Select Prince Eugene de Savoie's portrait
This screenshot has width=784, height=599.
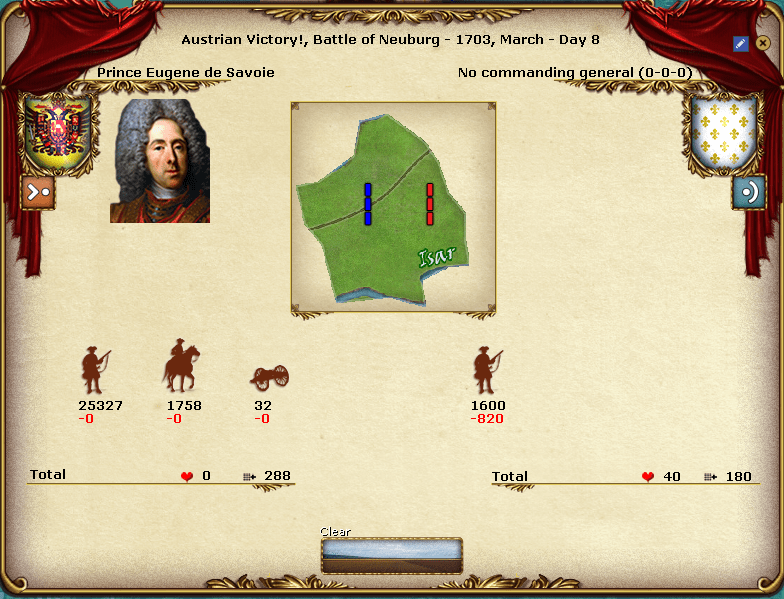point(160,160)
